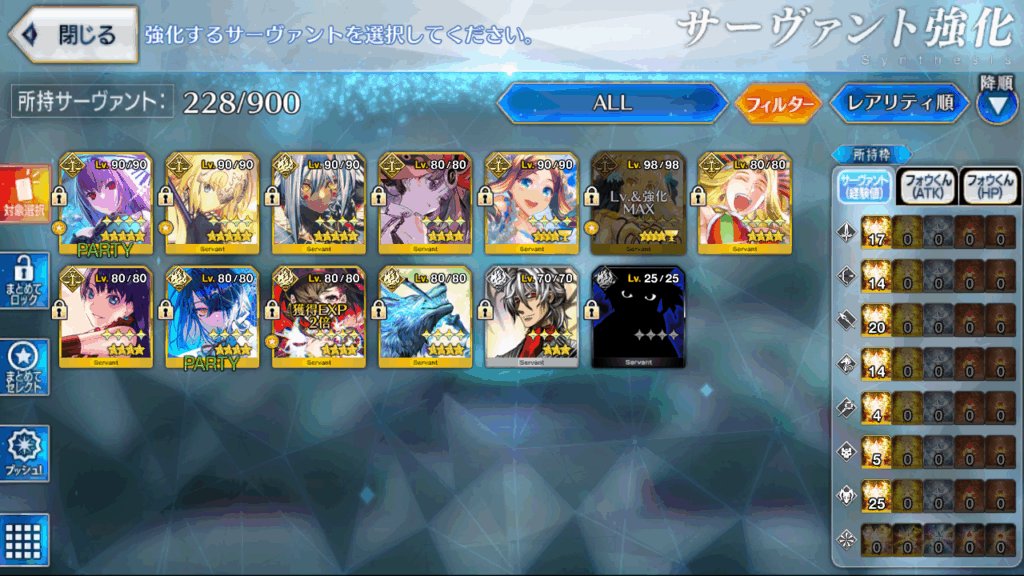1024x576 pixels.
Task: Select the purple-haired Lv.90/90 PARTY servant
Action: point(105,205)
